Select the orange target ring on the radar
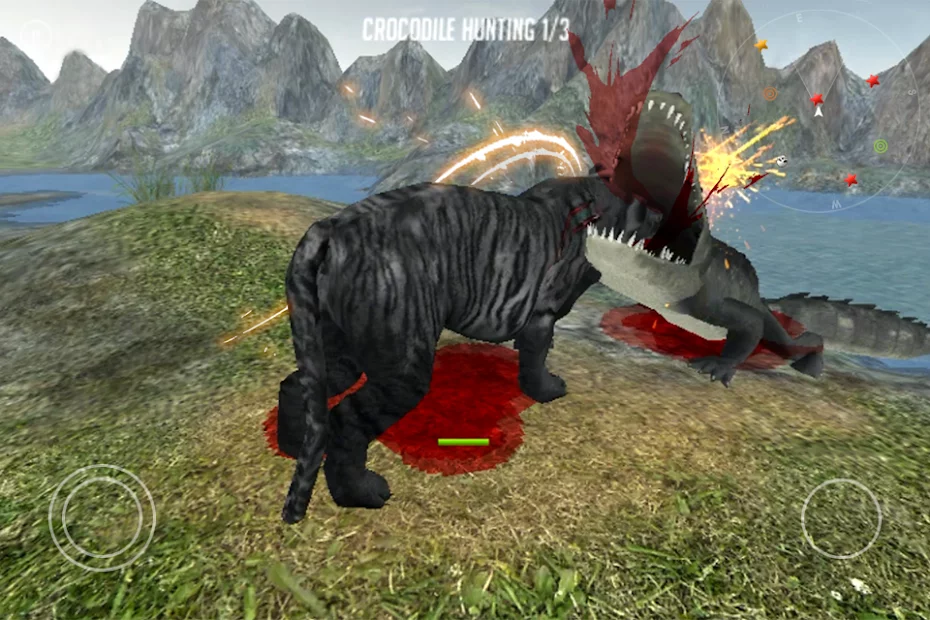Screen dimensions: 930x620 click(x=770, y=93)
